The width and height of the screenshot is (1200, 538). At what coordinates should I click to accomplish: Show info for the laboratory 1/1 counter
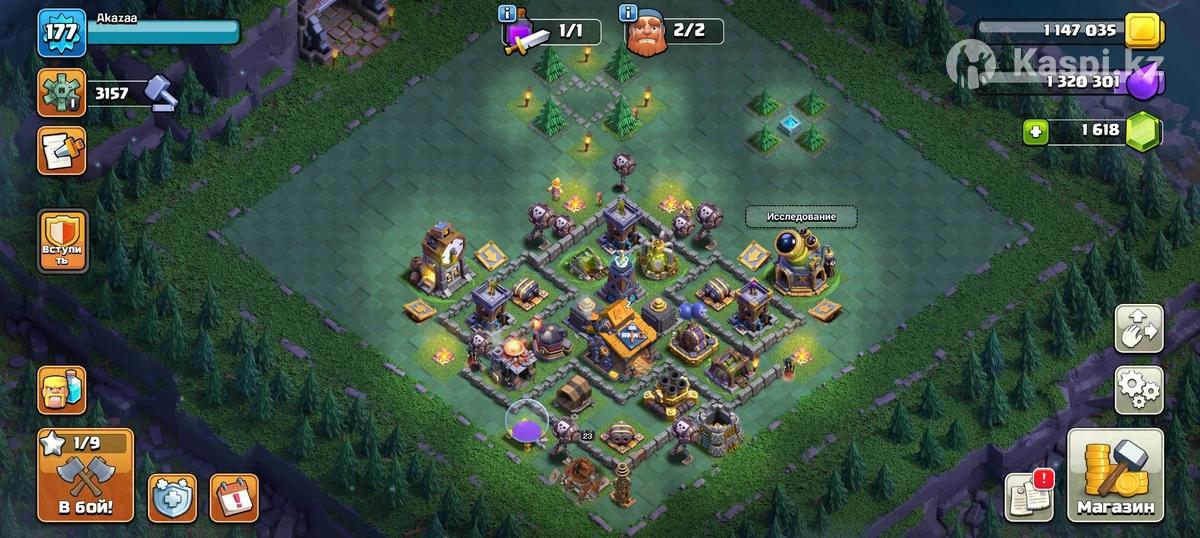507,13
